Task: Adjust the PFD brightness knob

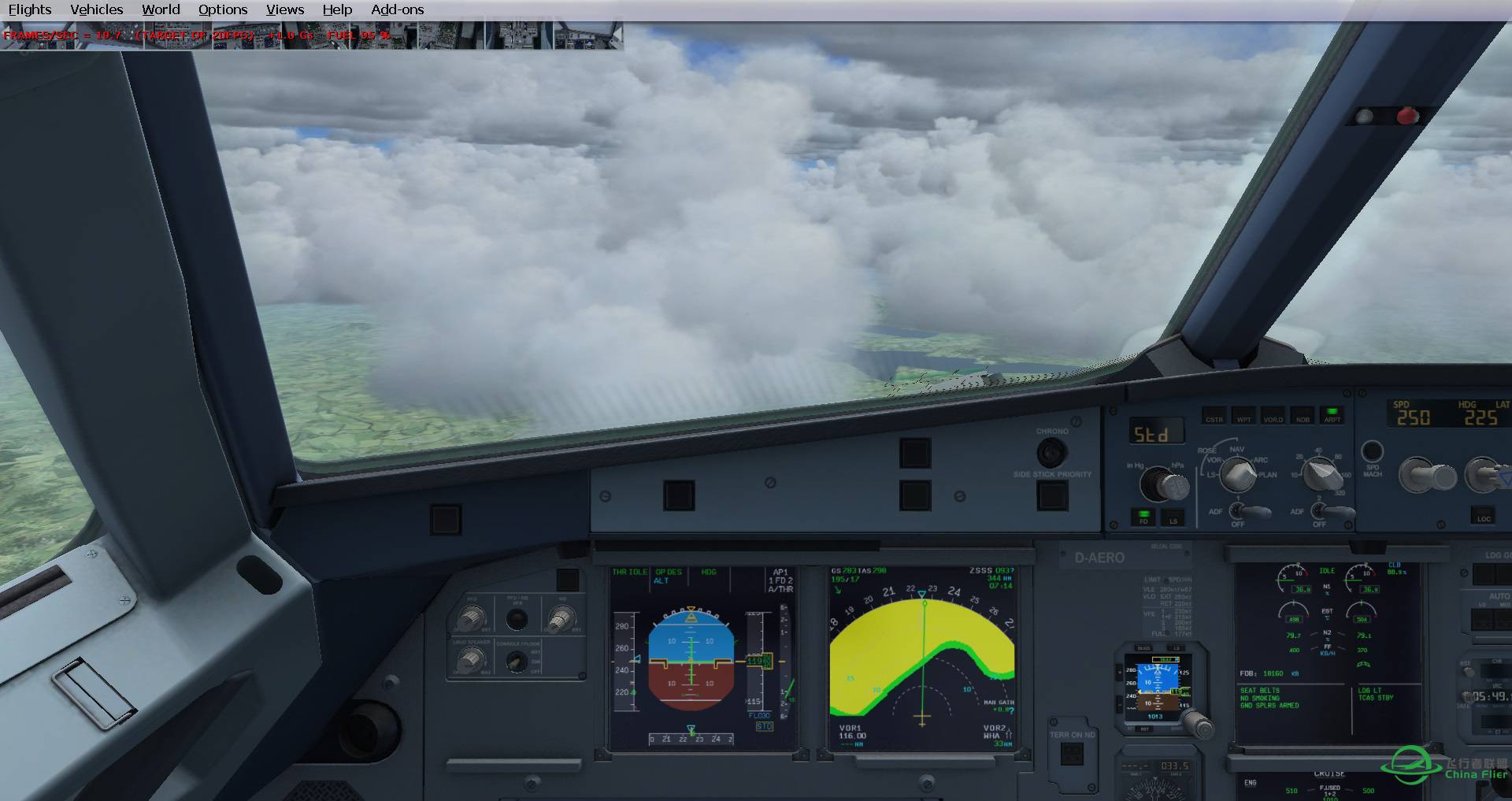Action: click(x=471, y=619)
